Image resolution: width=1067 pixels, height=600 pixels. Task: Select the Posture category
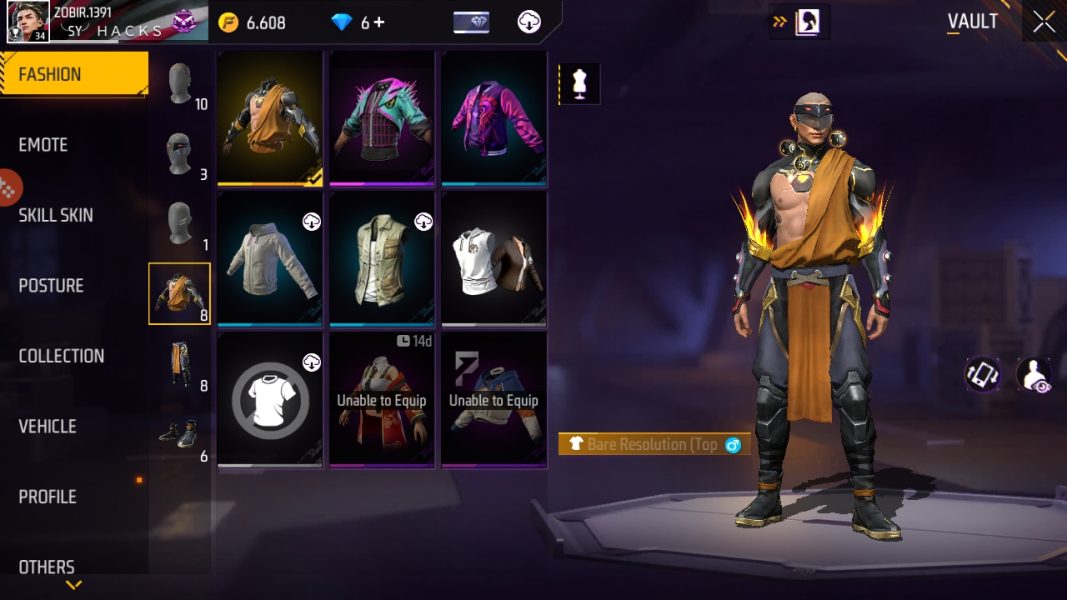click(51, 286)
